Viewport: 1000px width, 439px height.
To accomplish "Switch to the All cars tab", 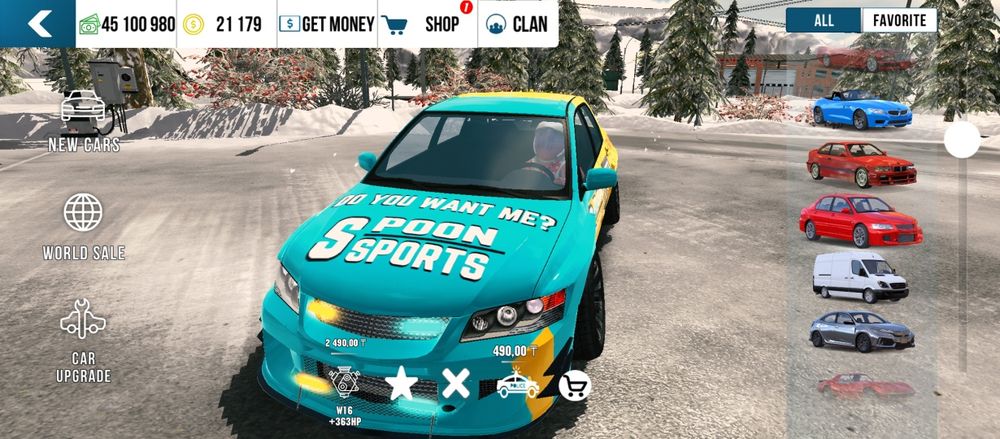I will [823, 20].
